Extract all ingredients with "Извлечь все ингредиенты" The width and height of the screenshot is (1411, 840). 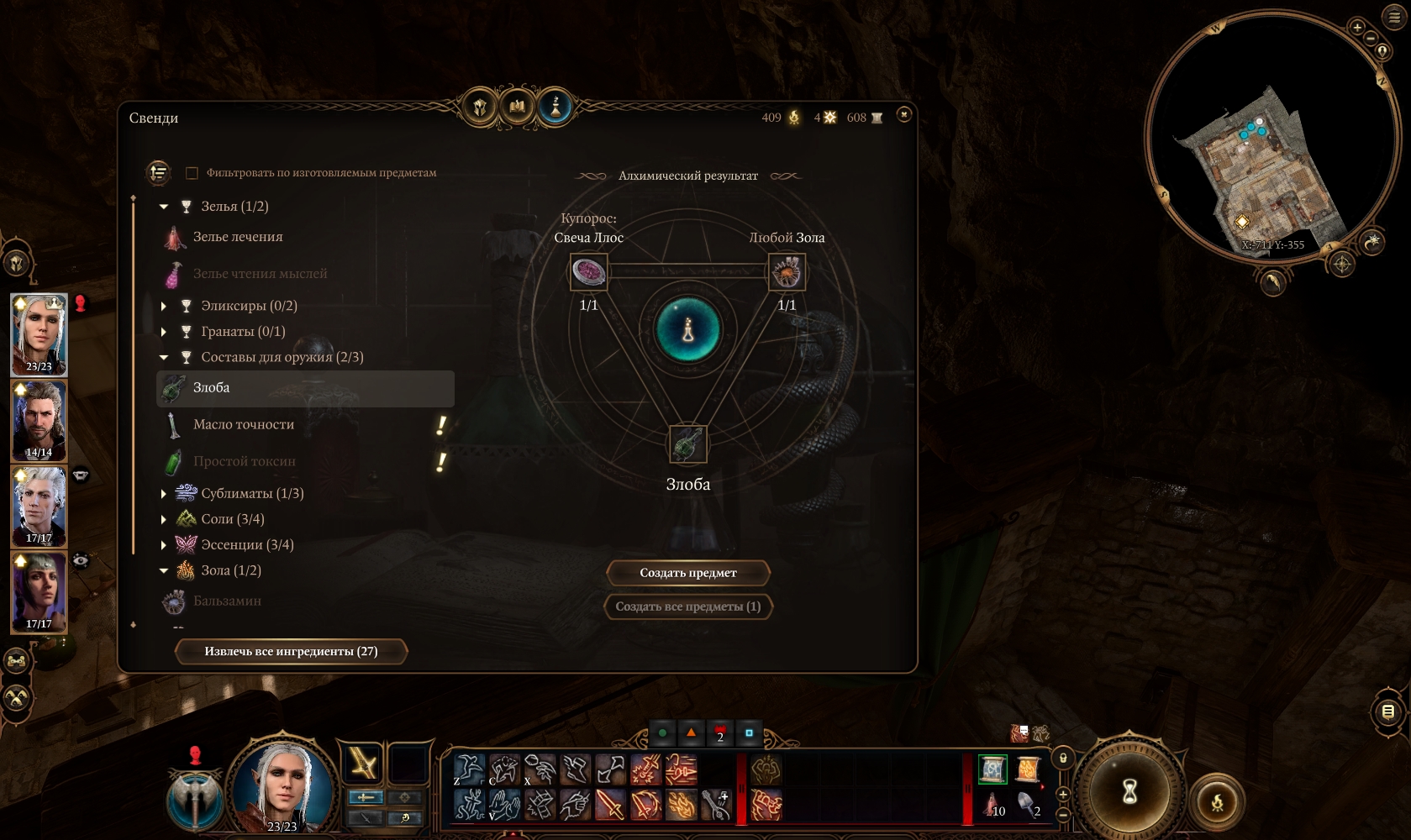pos(291,651)
